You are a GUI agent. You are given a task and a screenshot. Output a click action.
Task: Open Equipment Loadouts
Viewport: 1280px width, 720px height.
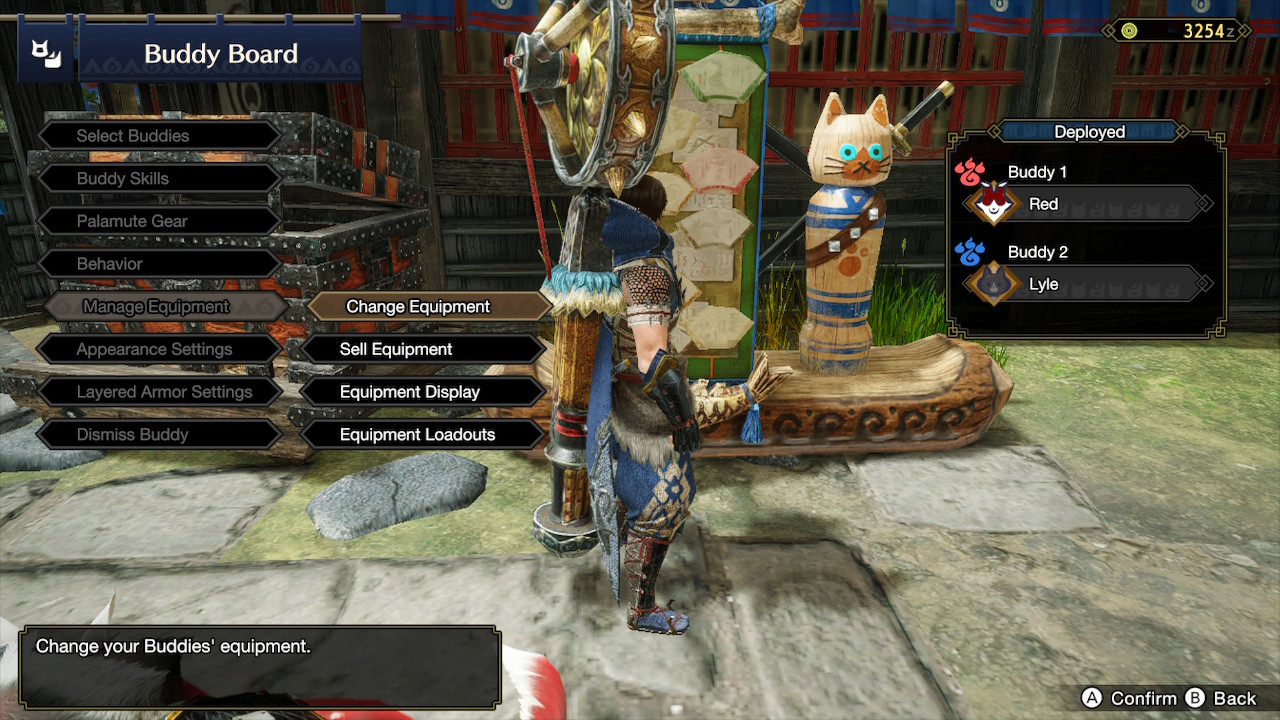(x=420, y=435)
